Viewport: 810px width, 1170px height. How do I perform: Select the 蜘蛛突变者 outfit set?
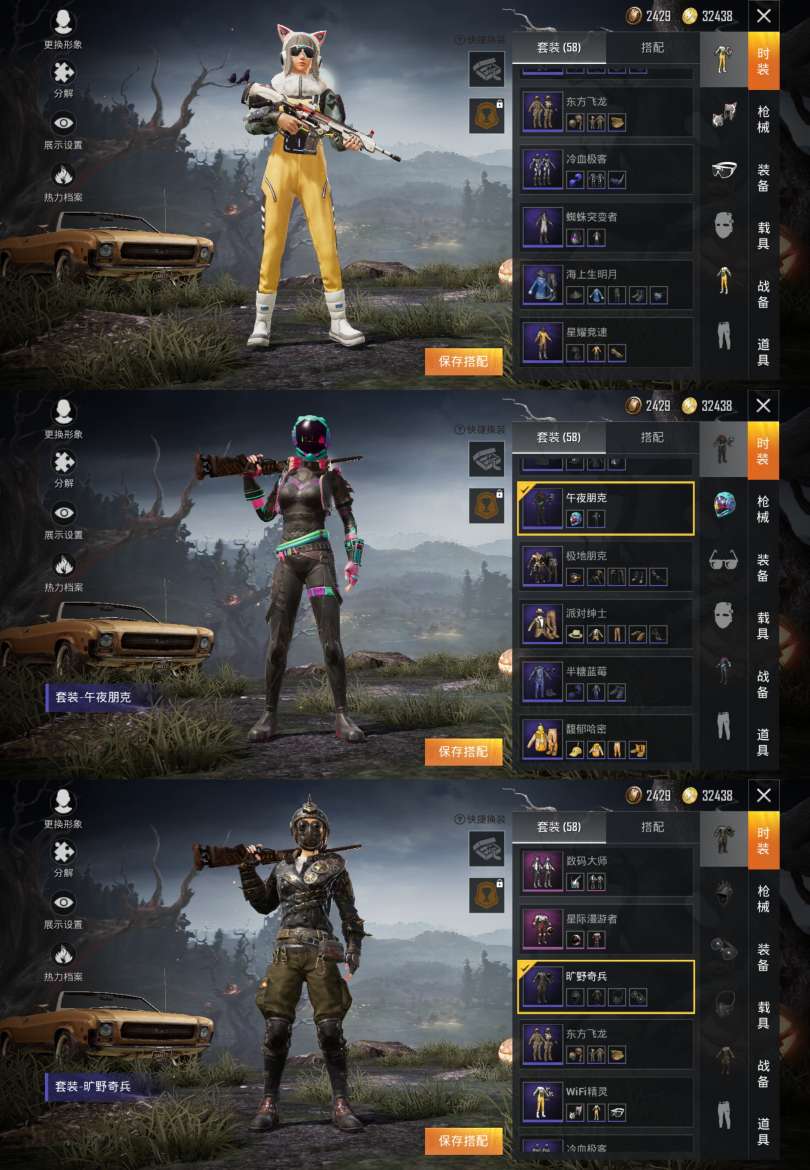(x=606, y=227)
